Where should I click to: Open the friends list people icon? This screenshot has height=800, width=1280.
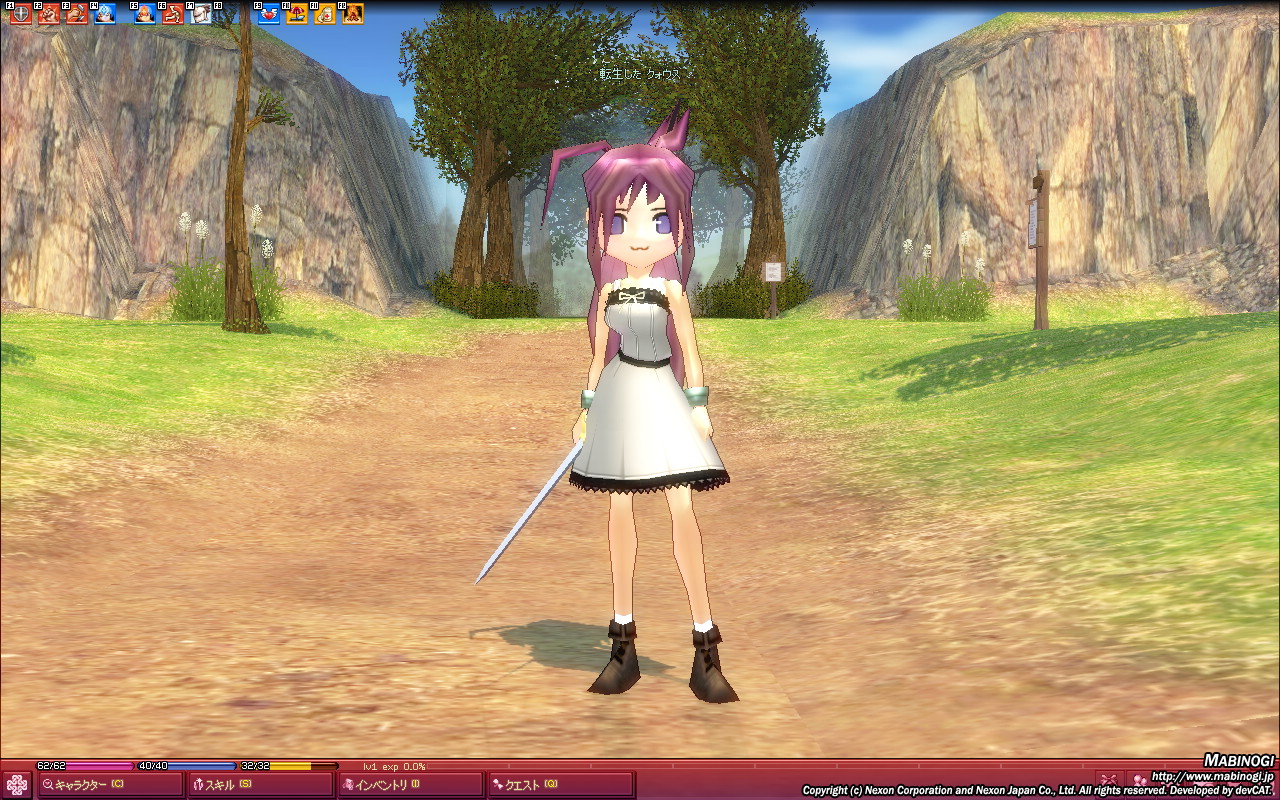click(x=1139, y=780)
